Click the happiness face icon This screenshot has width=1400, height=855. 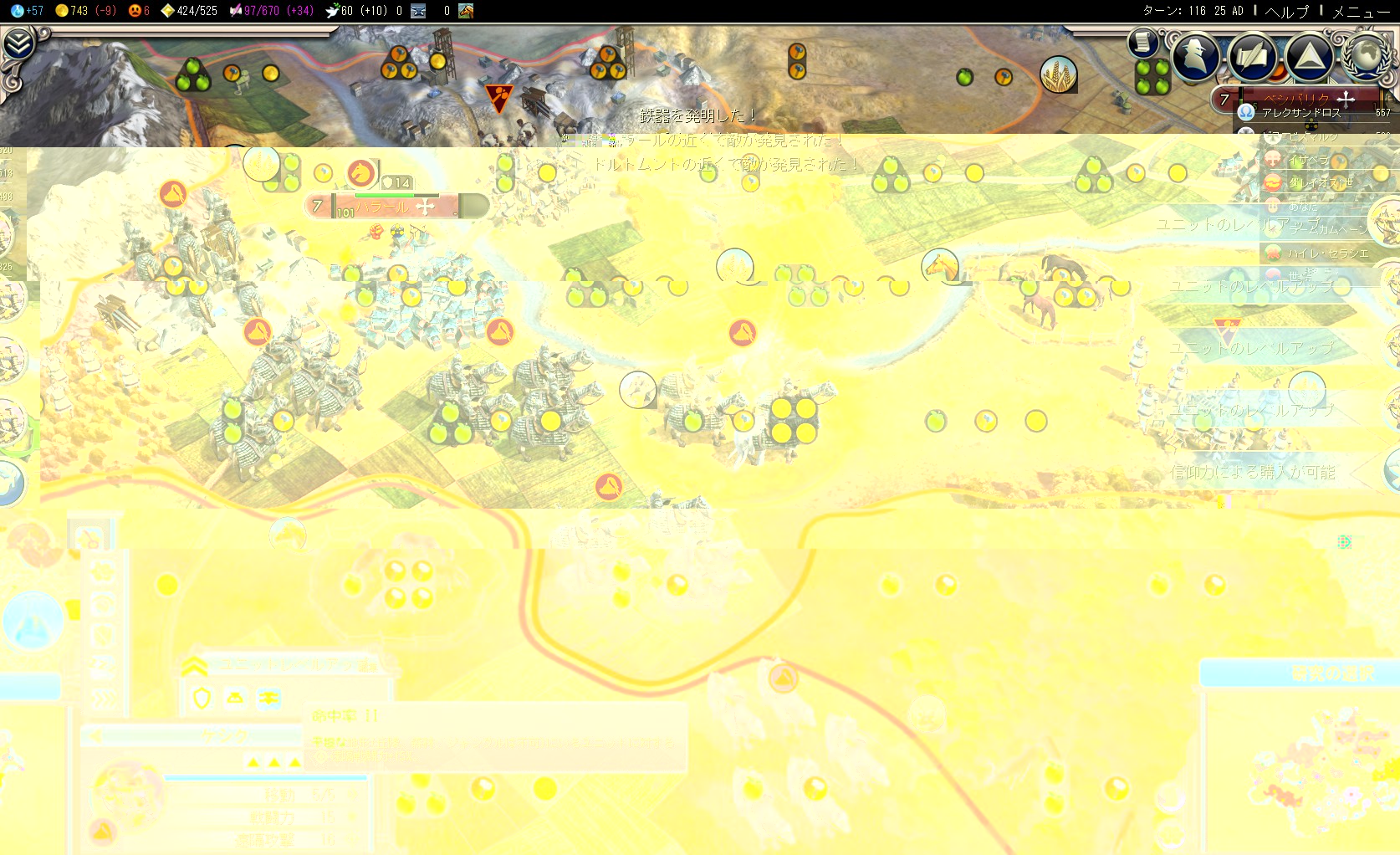(135, 11)
